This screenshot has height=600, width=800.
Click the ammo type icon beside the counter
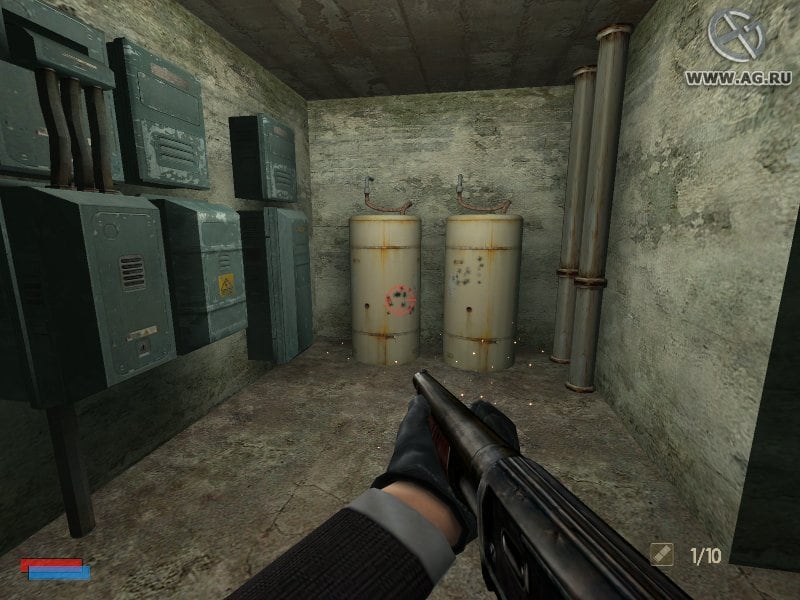click(662, 552)
